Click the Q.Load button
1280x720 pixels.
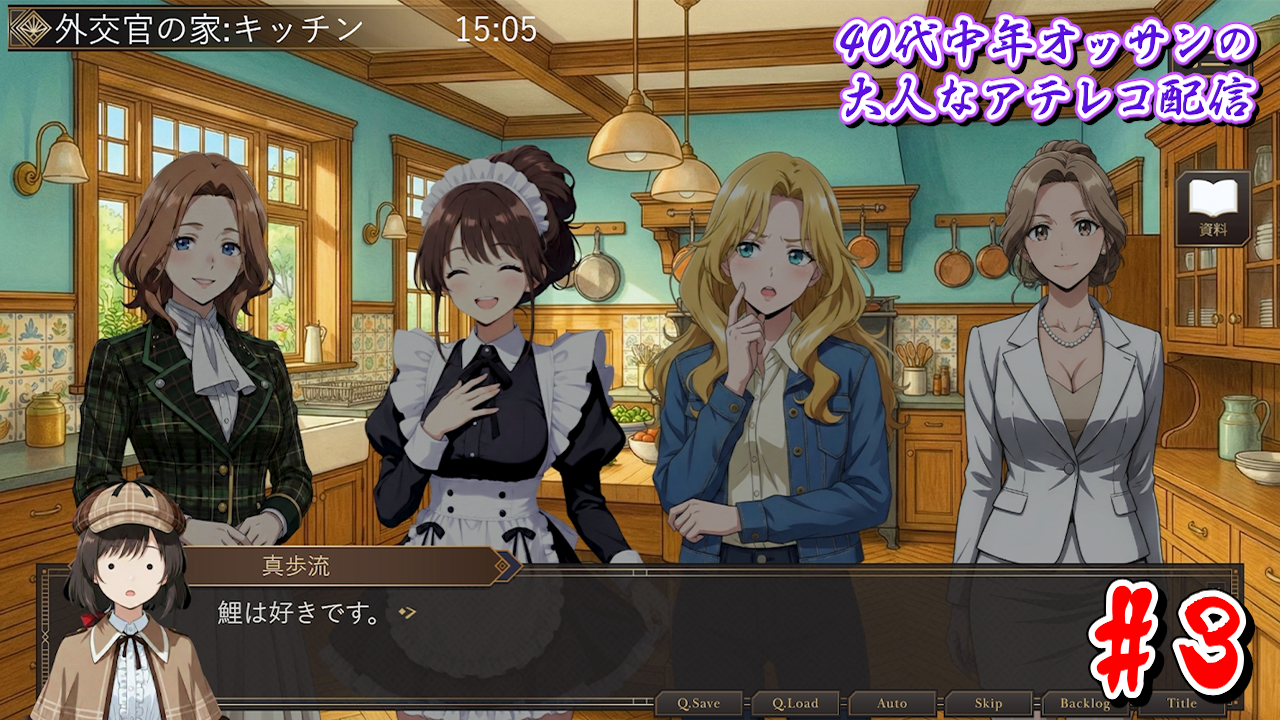(796, 703)
